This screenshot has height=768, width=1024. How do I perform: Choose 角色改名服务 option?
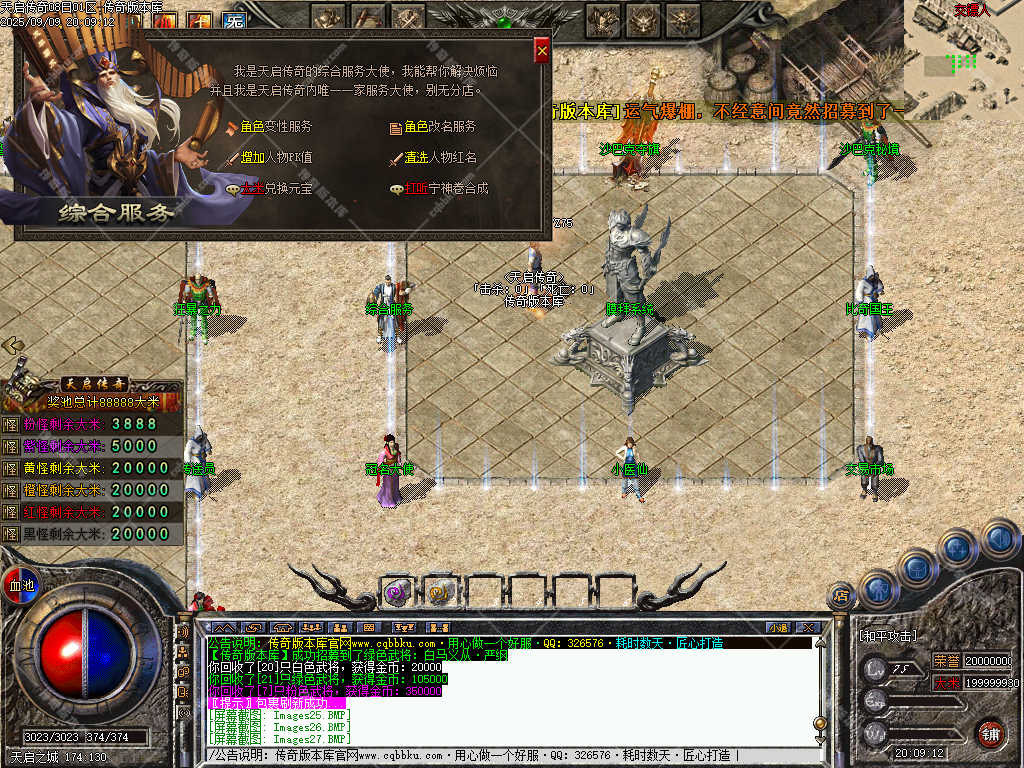[x=439, y=127]
